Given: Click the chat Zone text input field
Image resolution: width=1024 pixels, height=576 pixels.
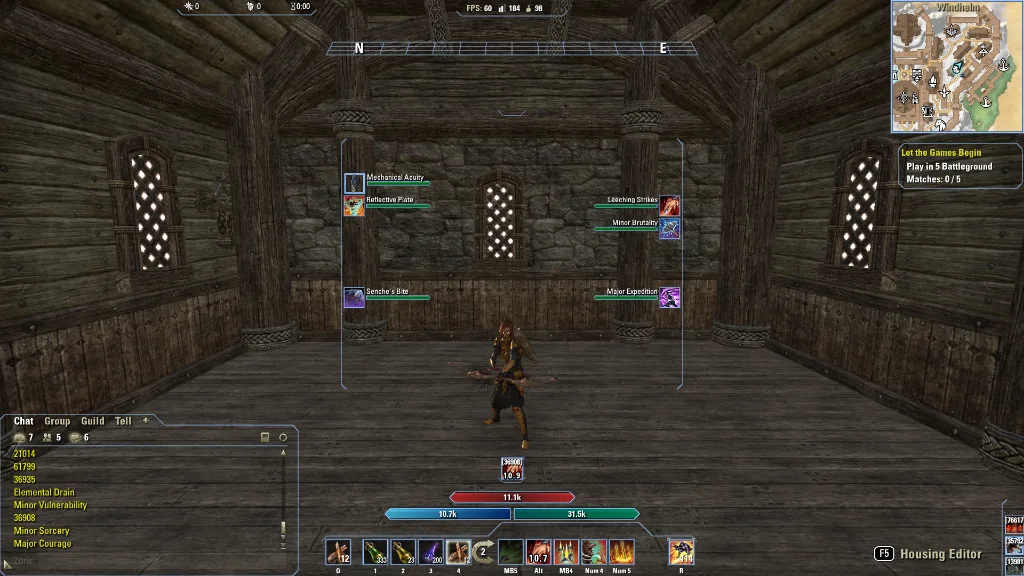Looking at the screenshot, I should click(140, 561).
